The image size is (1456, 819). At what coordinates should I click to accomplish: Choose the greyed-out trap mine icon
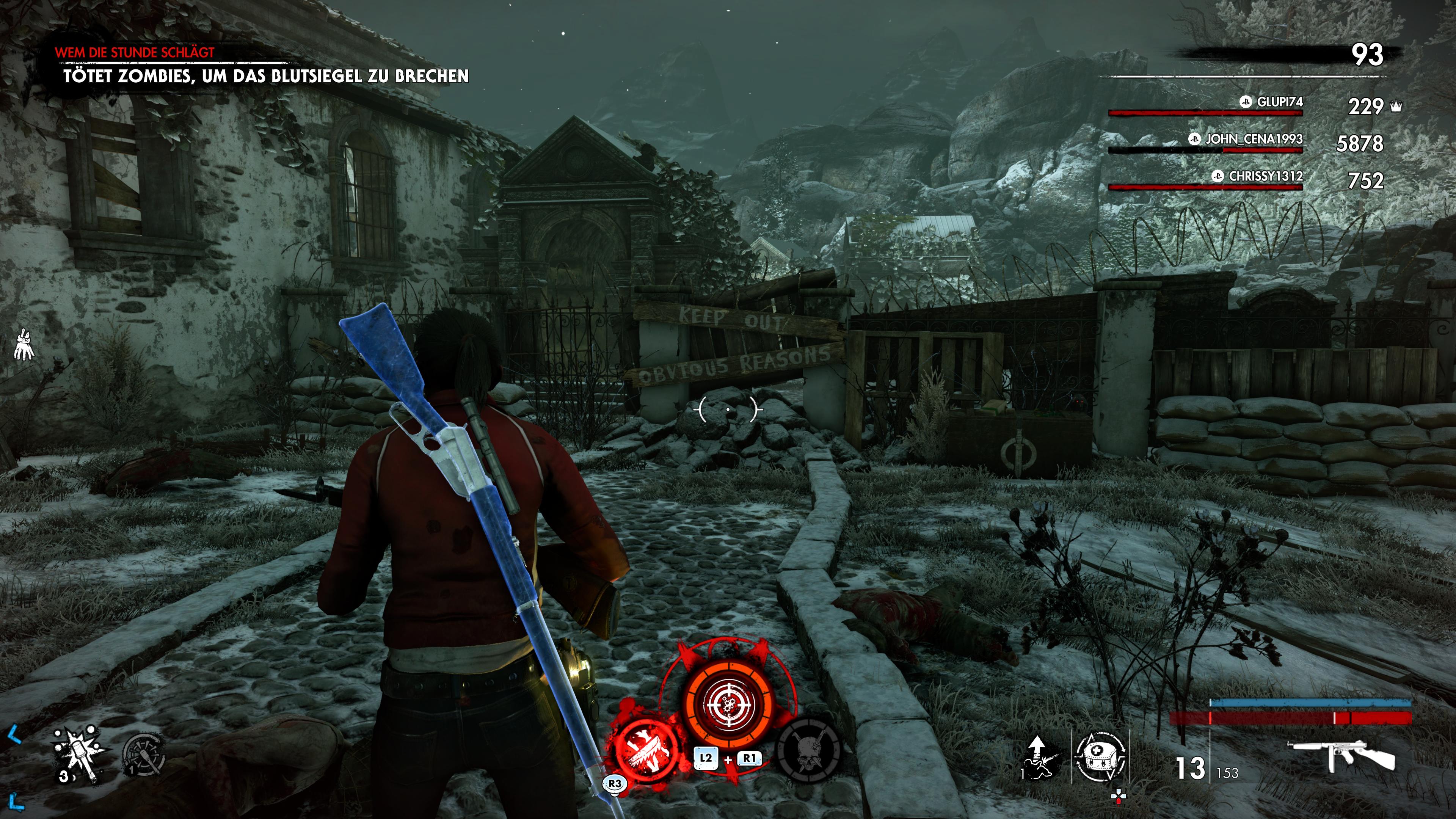coord(144,755)
